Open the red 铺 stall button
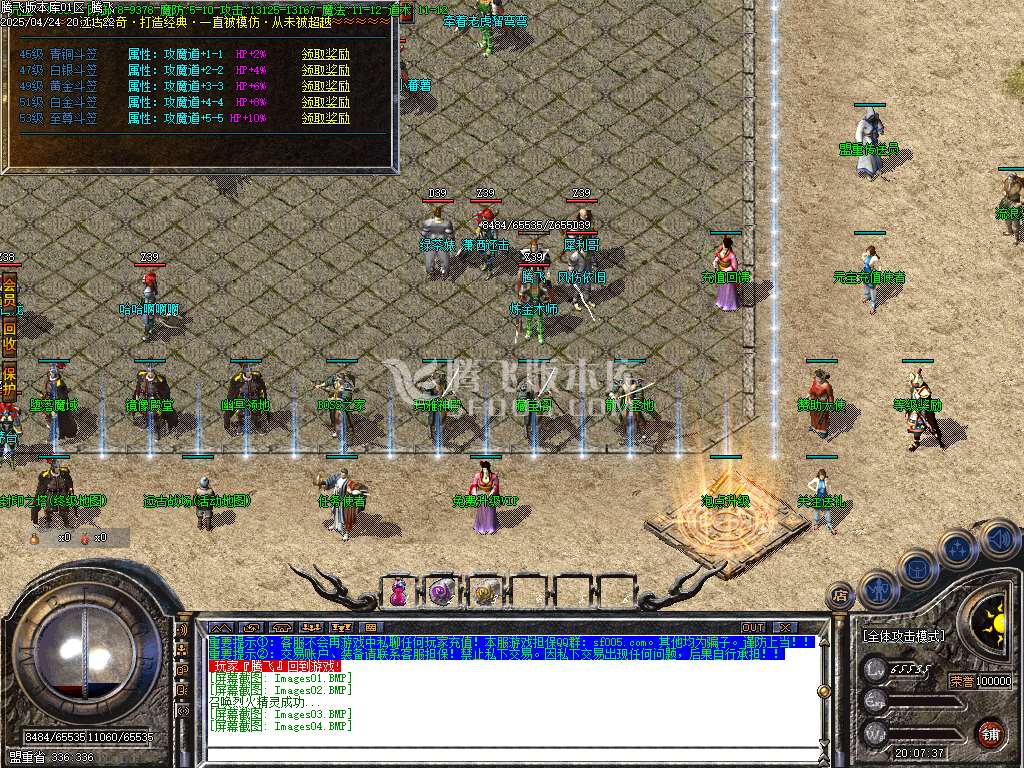The width and height of the screenshot is (1024, 768). point(990,732)
